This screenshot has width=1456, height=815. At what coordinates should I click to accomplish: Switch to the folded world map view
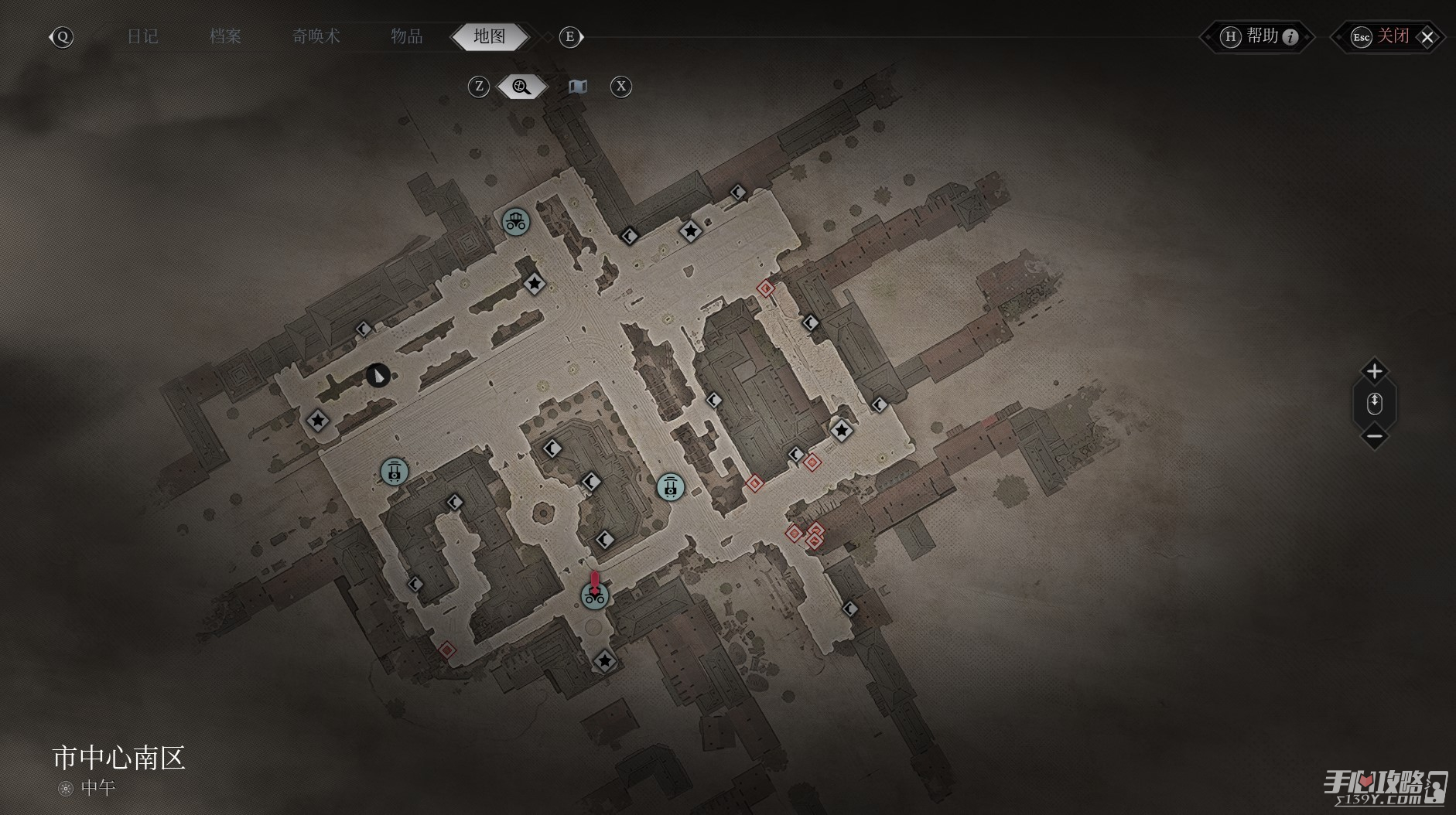pyautogui.click(x=578, y=87)
